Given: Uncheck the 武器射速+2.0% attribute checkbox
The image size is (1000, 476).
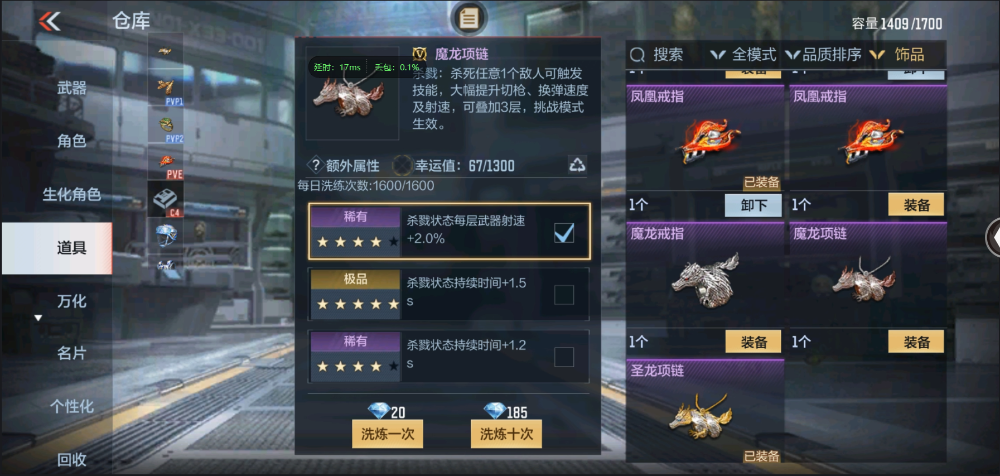Looking at the screenshot, I should [x=564, y=233].
